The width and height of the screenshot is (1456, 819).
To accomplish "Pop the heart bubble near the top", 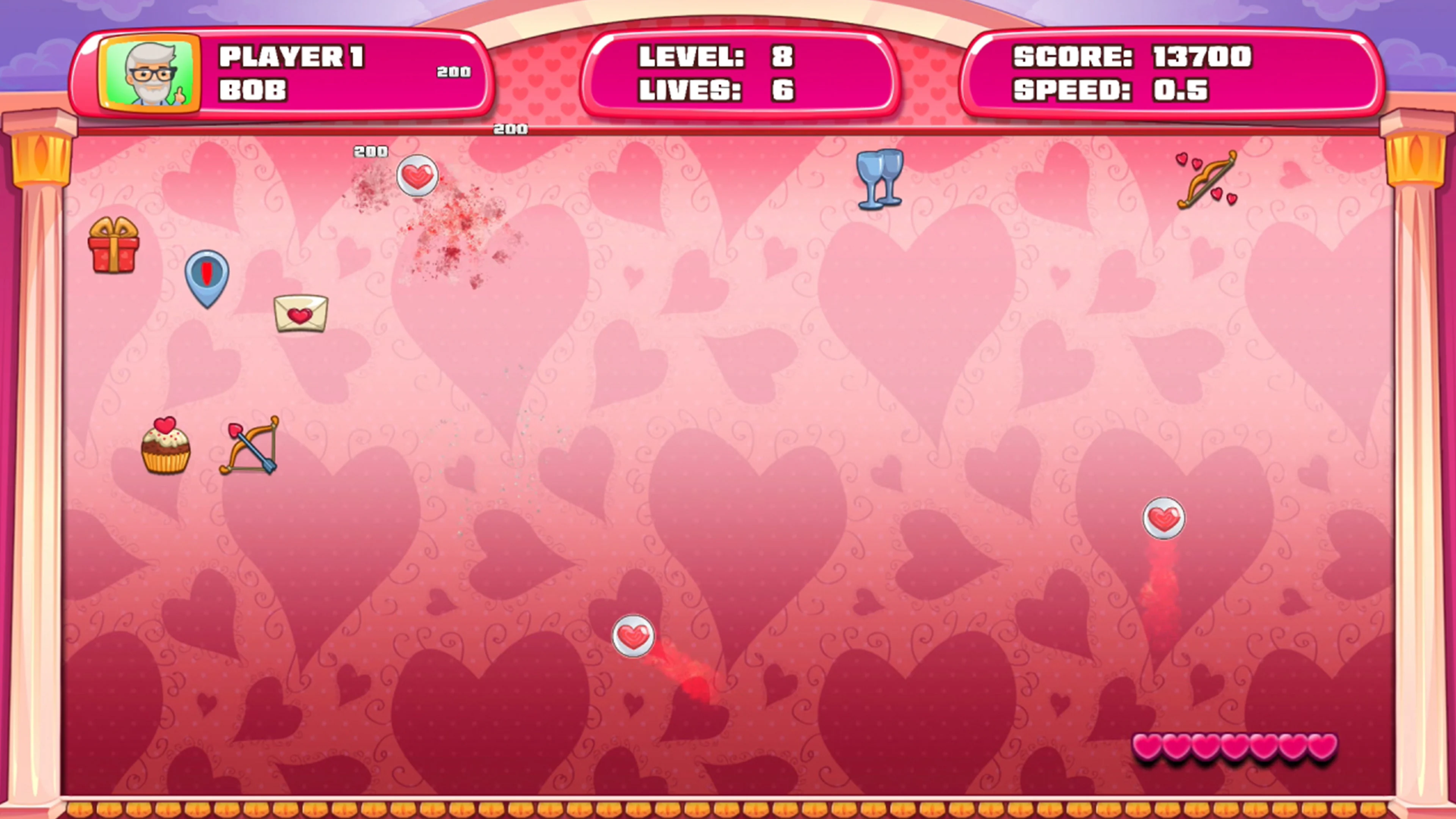I will pyautogui.click(x=417, y=176).
